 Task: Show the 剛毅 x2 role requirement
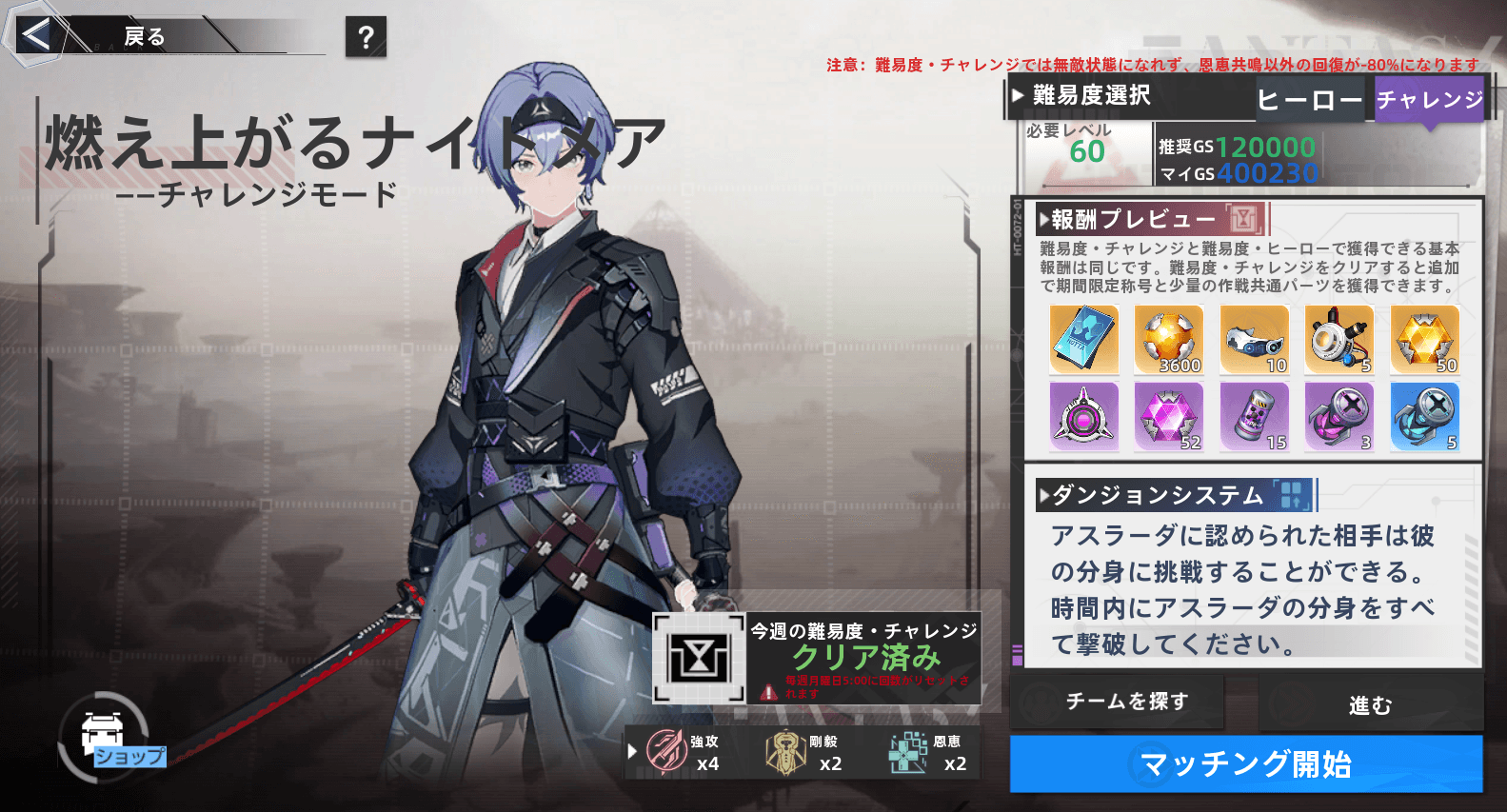(x=803, y=752)
